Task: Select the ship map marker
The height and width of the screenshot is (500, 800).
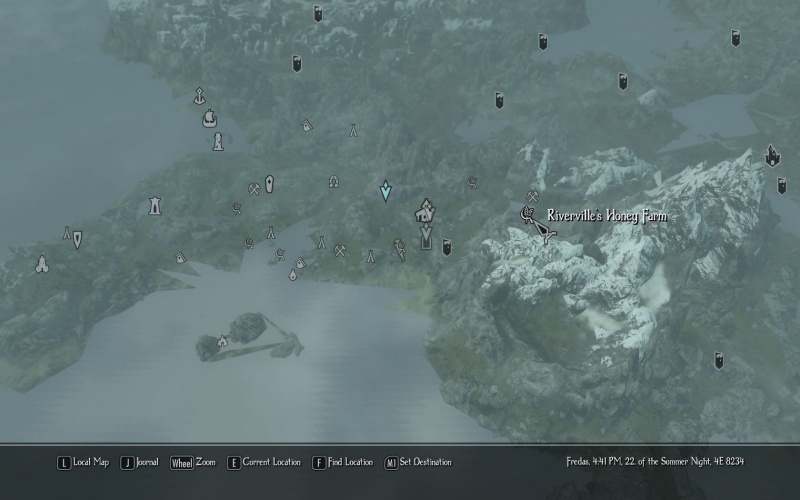Action: coord(209,119)
